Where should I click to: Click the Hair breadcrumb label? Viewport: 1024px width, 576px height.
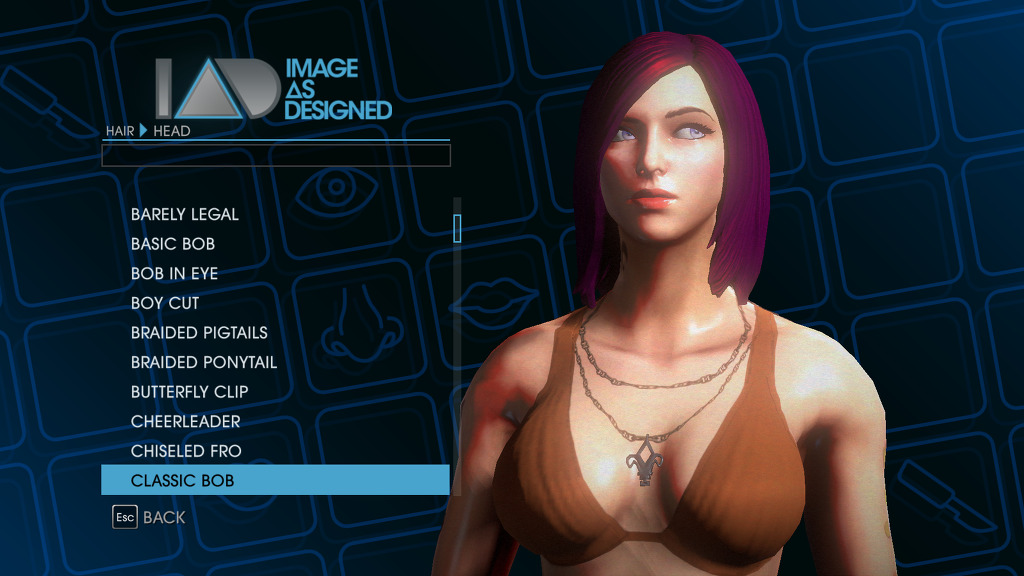(120, 131)
